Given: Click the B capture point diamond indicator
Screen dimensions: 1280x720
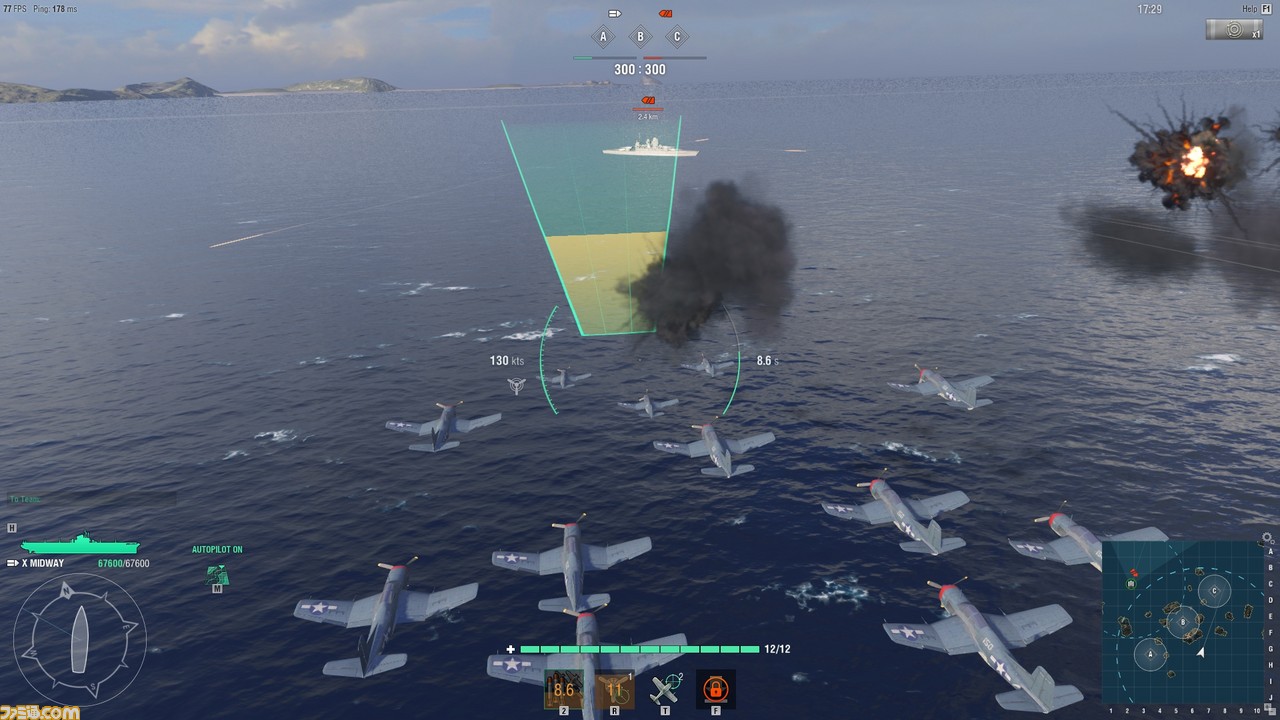Looking at the screenshot, I should [640, 38].
